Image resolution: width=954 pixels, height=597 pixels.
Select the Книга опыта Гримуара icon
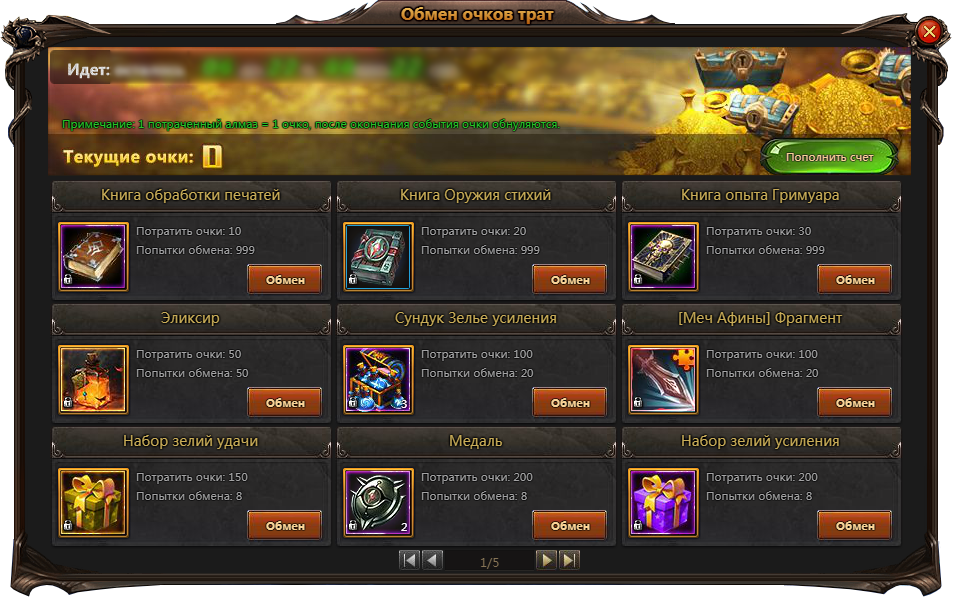pos(663,257)
